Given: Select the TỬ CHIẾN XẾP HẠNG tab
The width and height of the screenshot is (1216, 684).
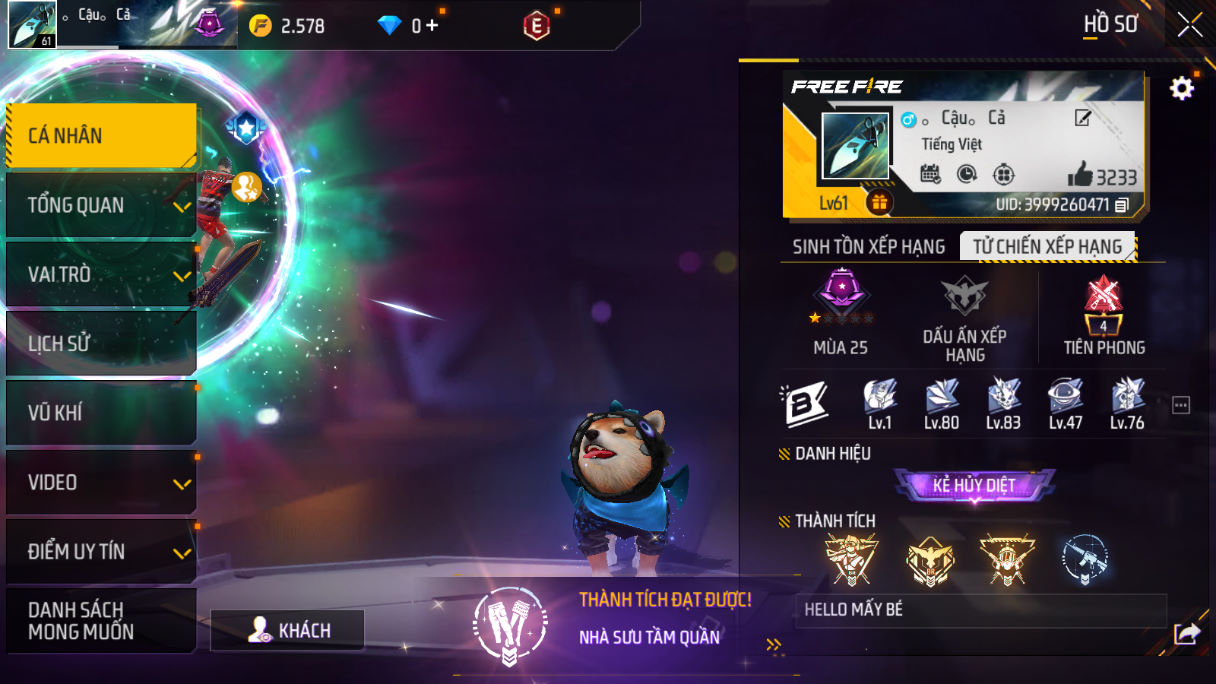Looking at the screenshot, I should 1046,247.
